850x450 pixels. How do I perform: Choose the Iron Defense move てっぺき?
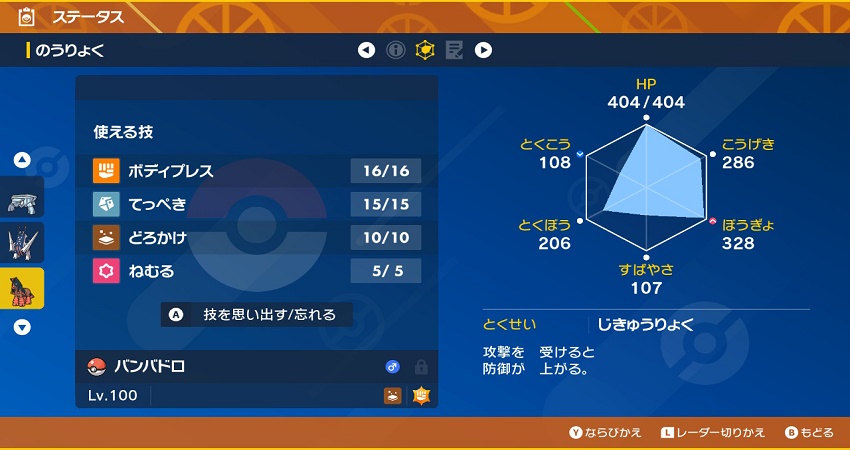point(257,204)
